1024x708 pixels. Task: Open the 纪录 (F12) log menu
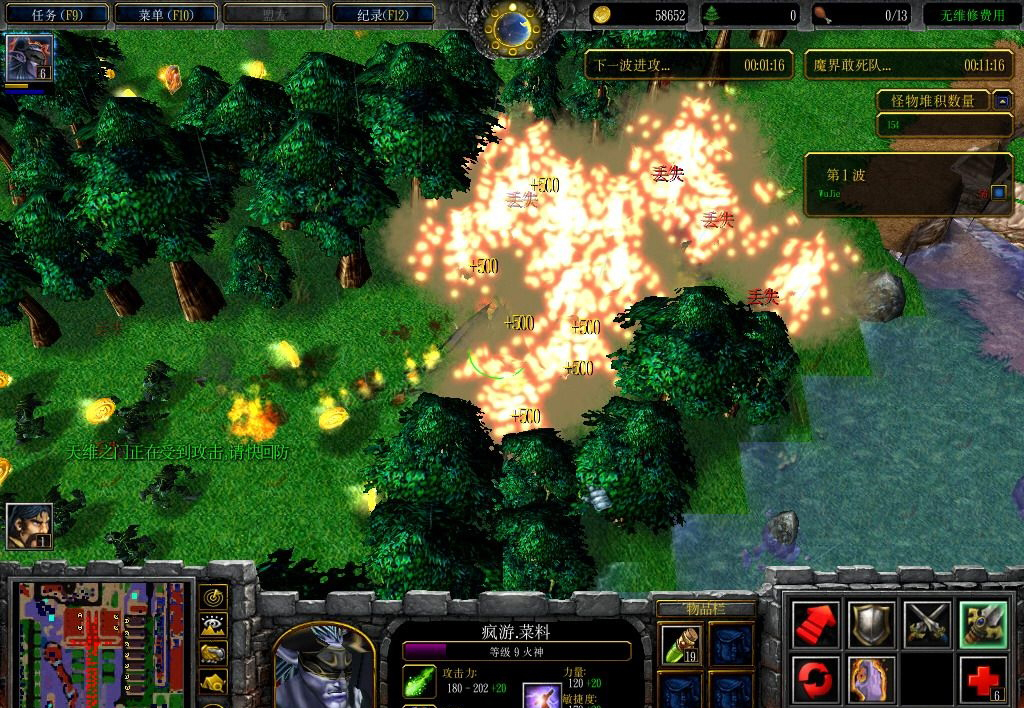click(x=383, y=14)
